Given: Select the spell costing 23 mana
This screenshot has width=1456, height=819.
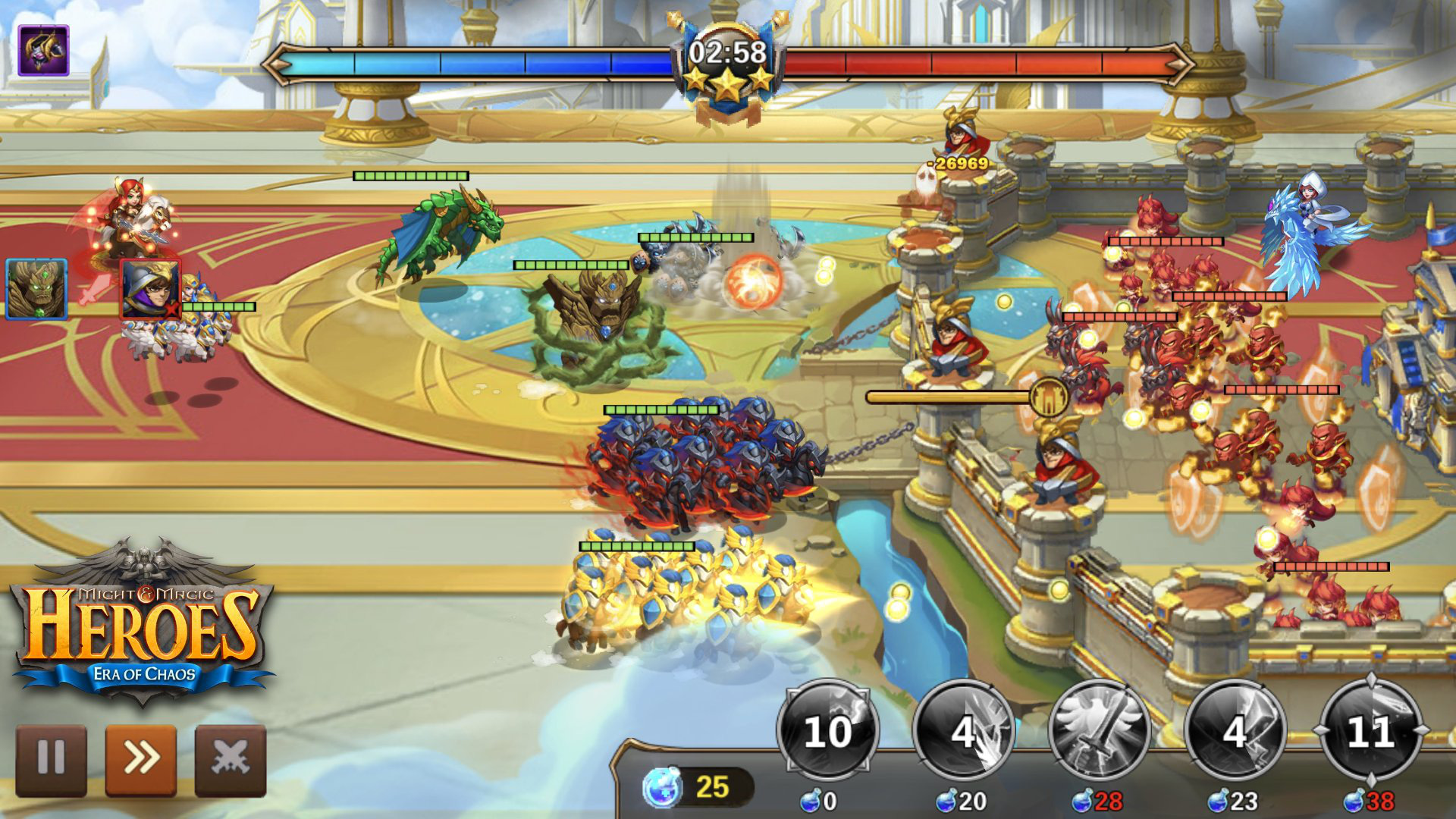Looking at the screenshot, I should click(x=1235, y=731).
